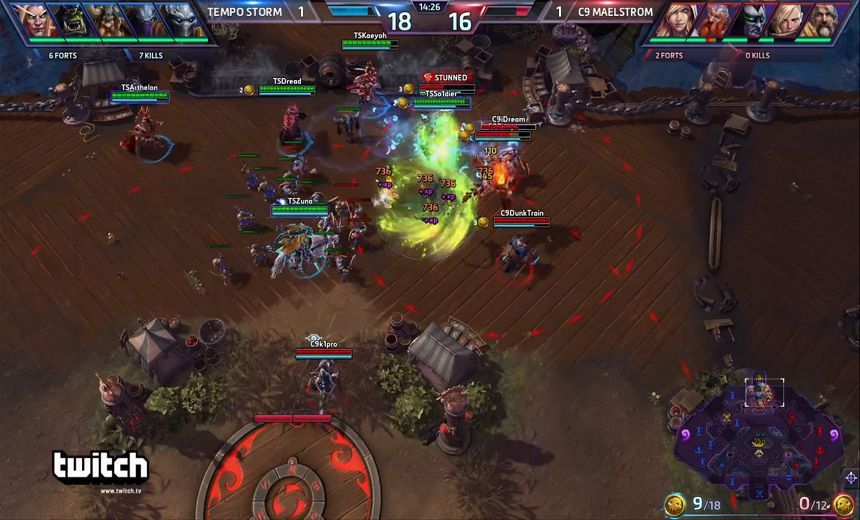
Task: Click the right purple swirl on the minimap
Action: pyautogui.click(x=833, y=434)
